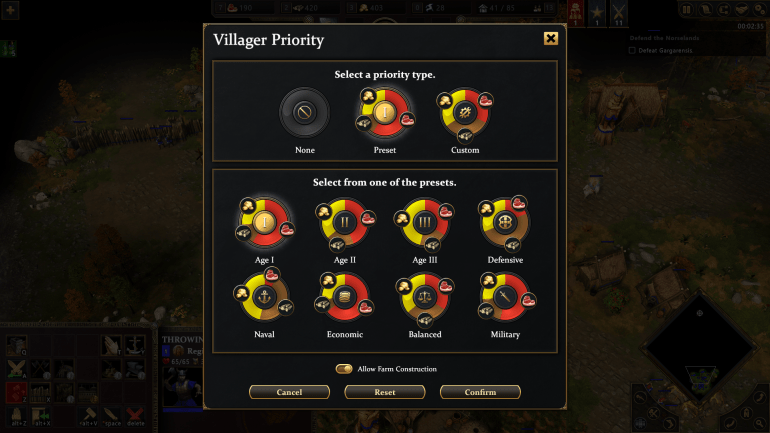The image size is (770, 433).
Task: Choose the Age II preset
Action: tap(345, 222)
